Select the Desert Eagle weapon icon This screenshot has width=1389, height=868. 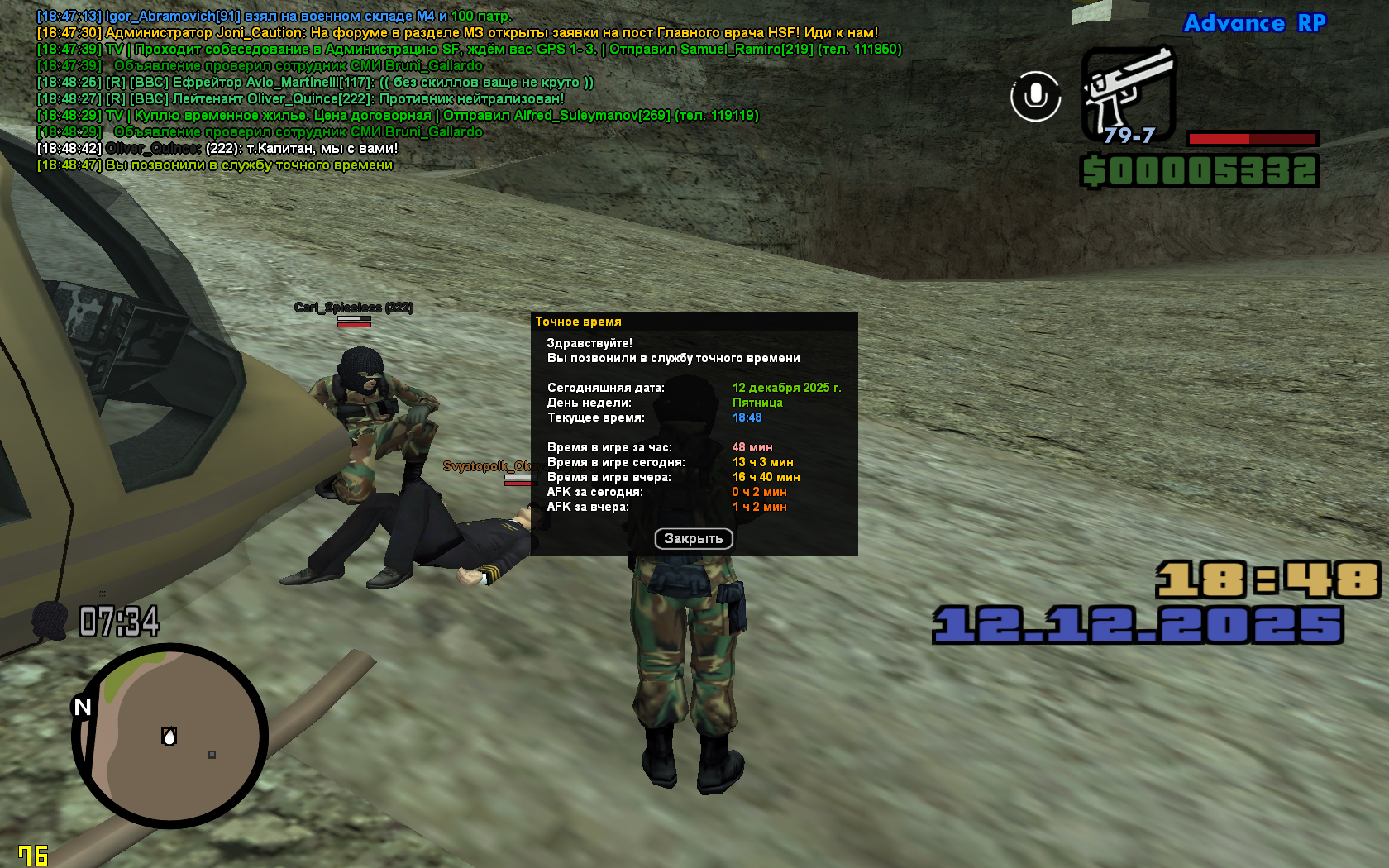(x=1129, y=93)
